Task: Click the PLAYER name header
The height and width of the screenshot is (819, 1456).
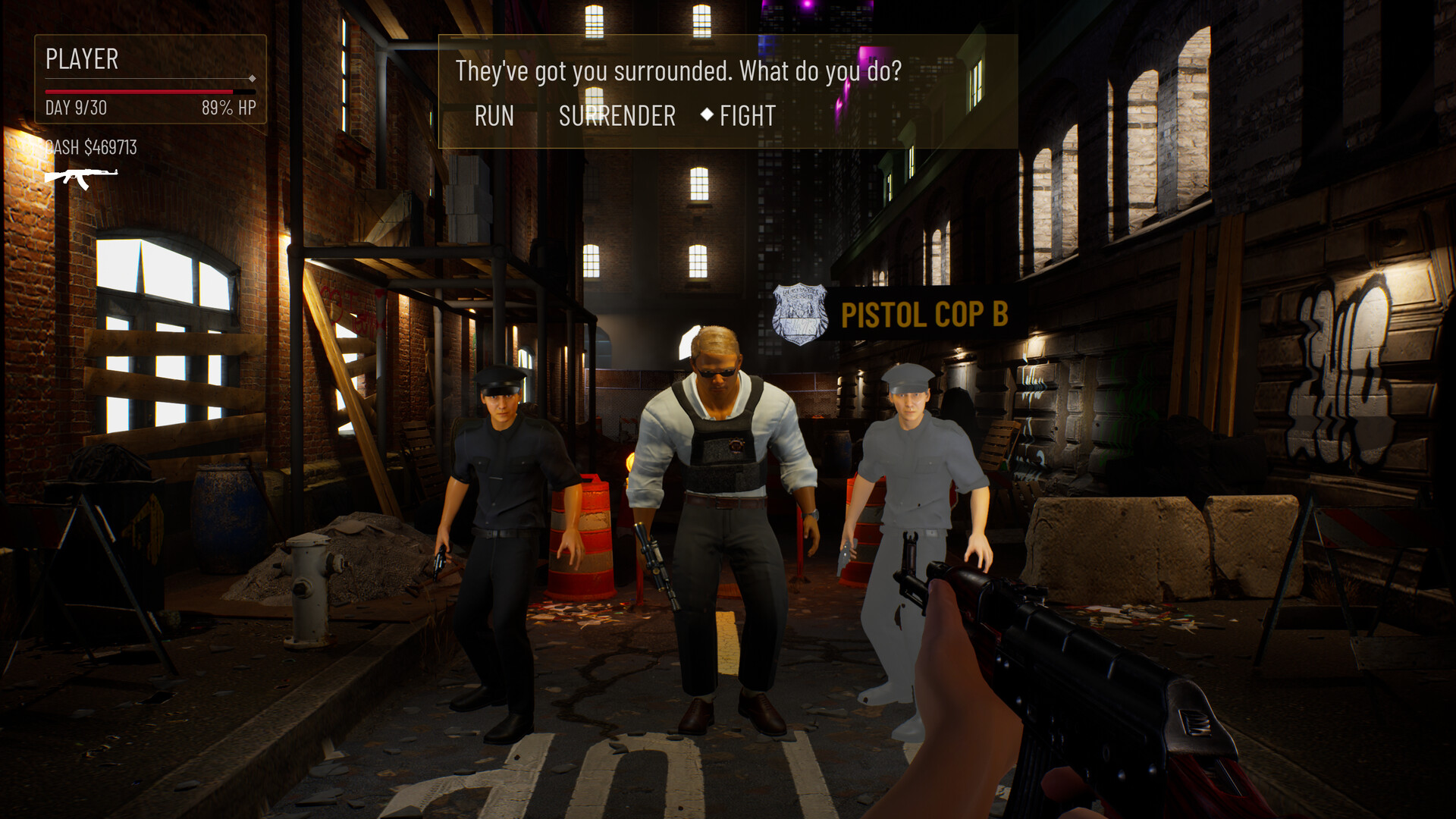Action: coord(81,59)
